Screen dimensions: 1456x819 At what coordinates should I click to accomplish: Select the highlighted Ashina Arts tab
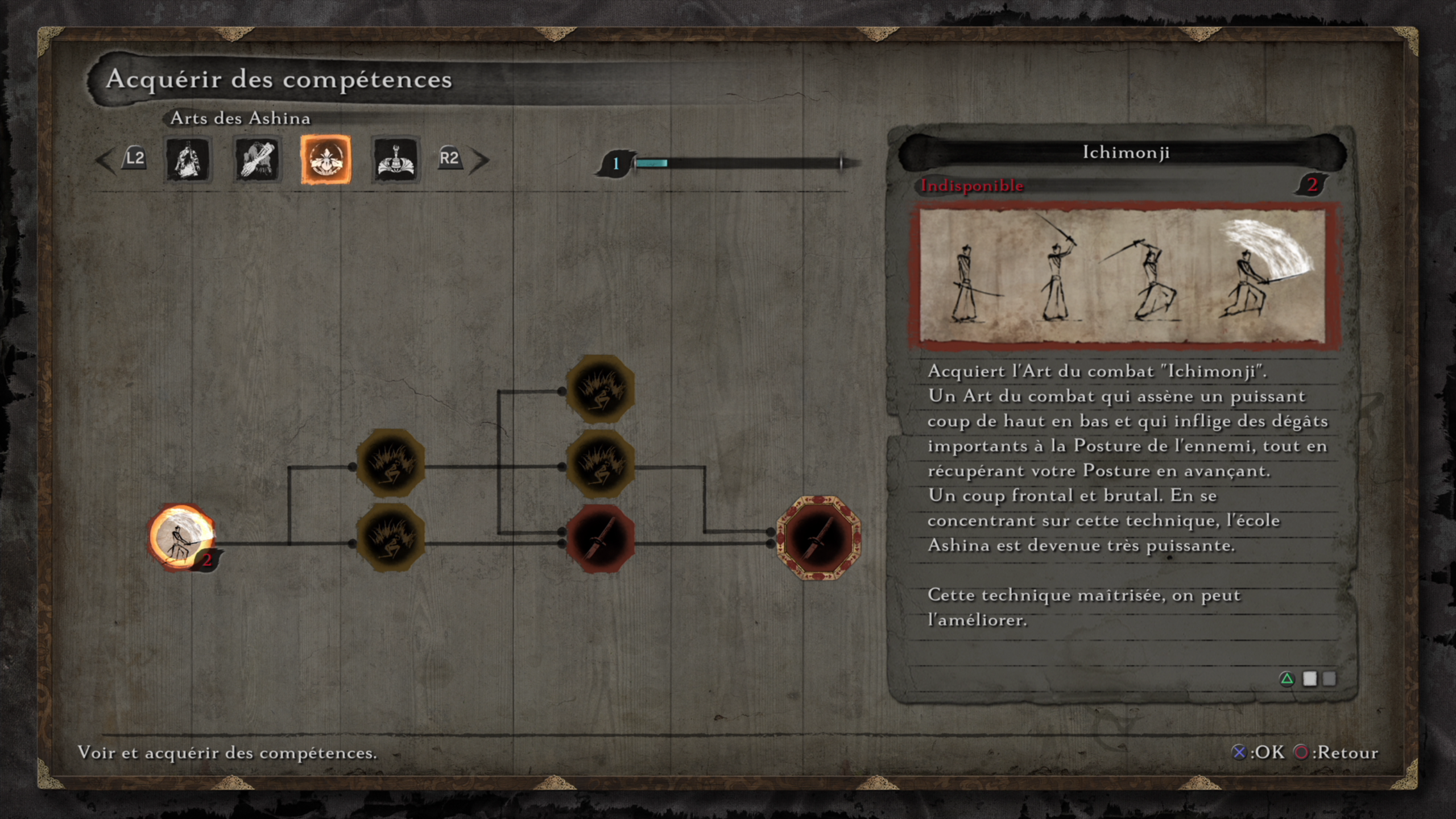326,160
